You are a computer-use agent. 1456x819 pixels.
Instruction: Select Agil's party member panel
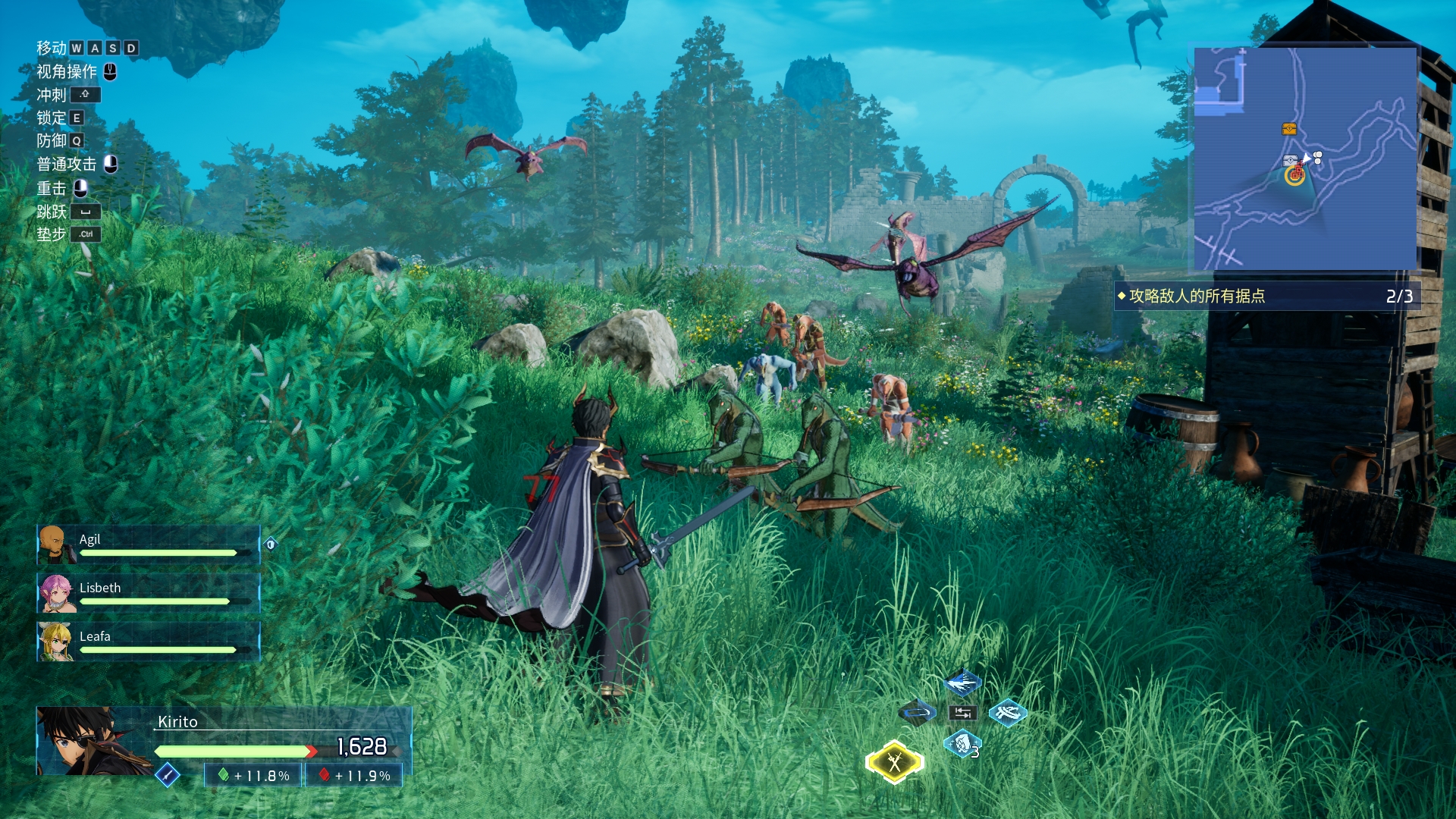pos(149,544)
